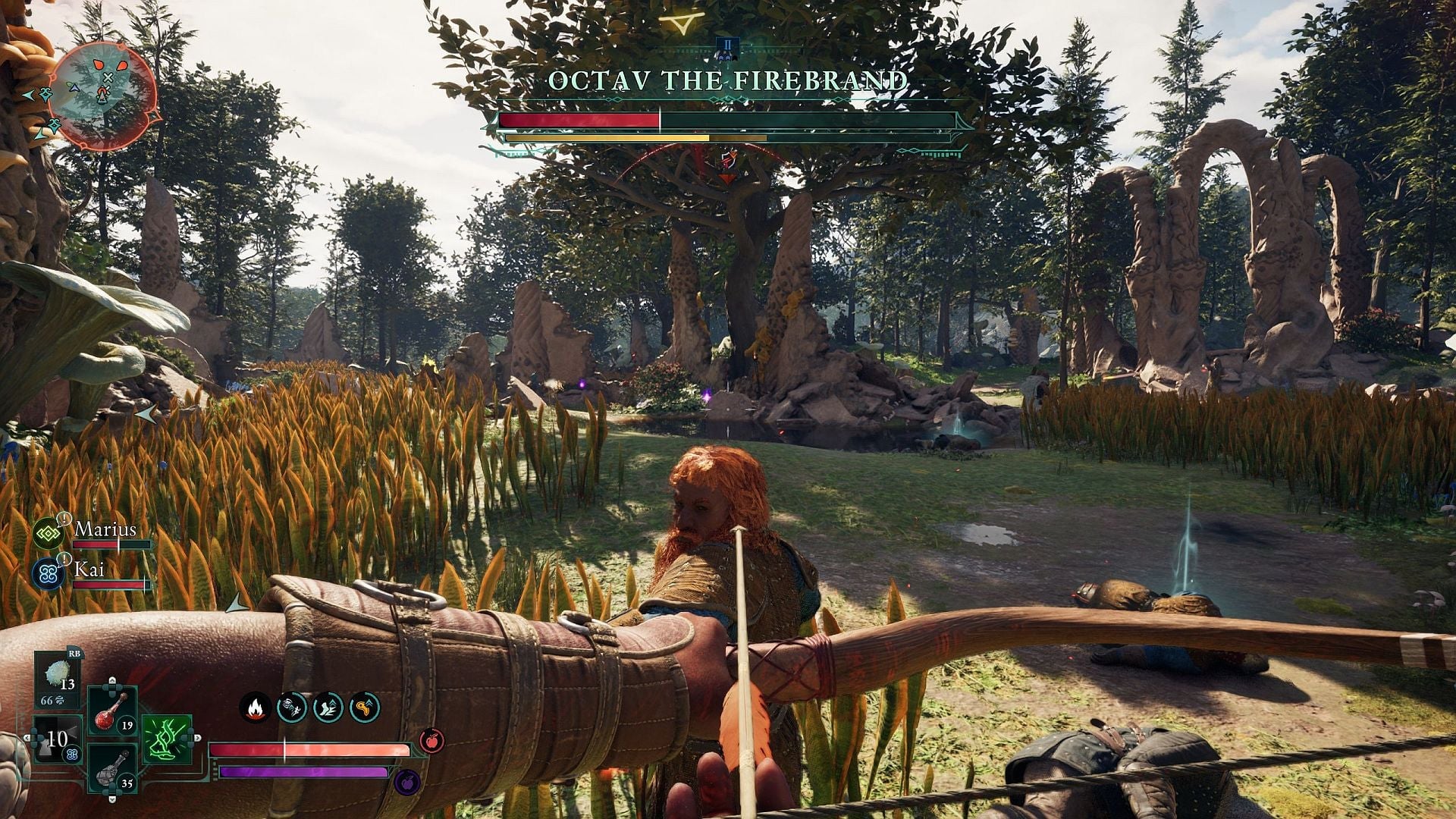Select Kai's blue knot portrait icon
This screenshot has width=1456, height=819.
[x=48, y=574]
